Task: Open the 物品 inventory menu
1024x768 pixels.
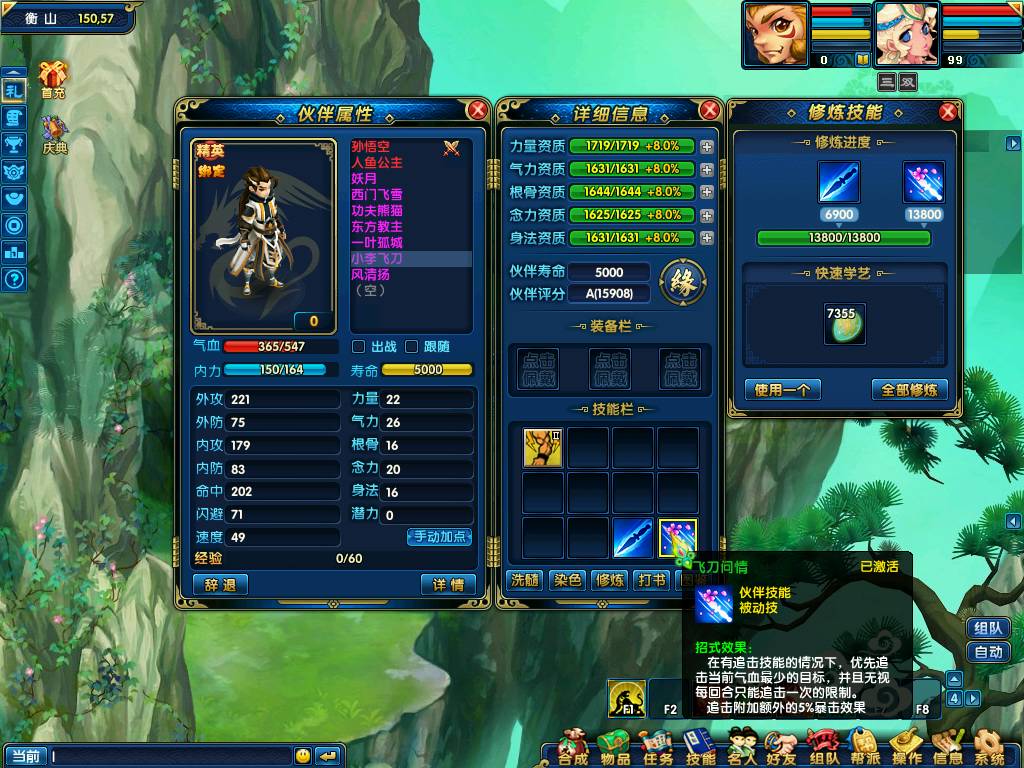Action: (614, 748)
